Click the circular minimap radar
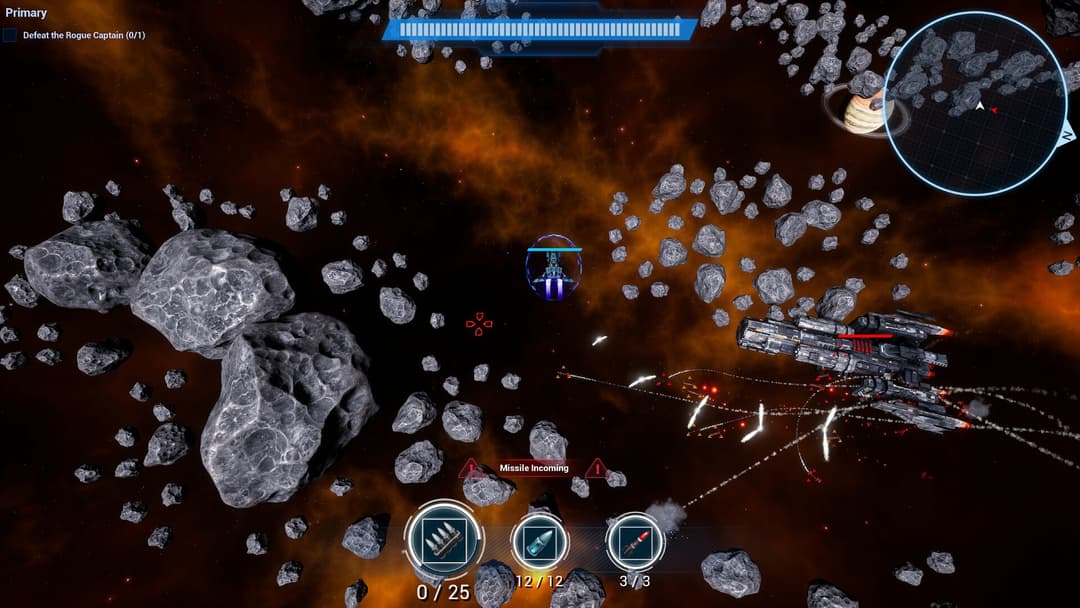This screenshot has width=1080, height=608. pyautogui.click(x=975, y=103)
